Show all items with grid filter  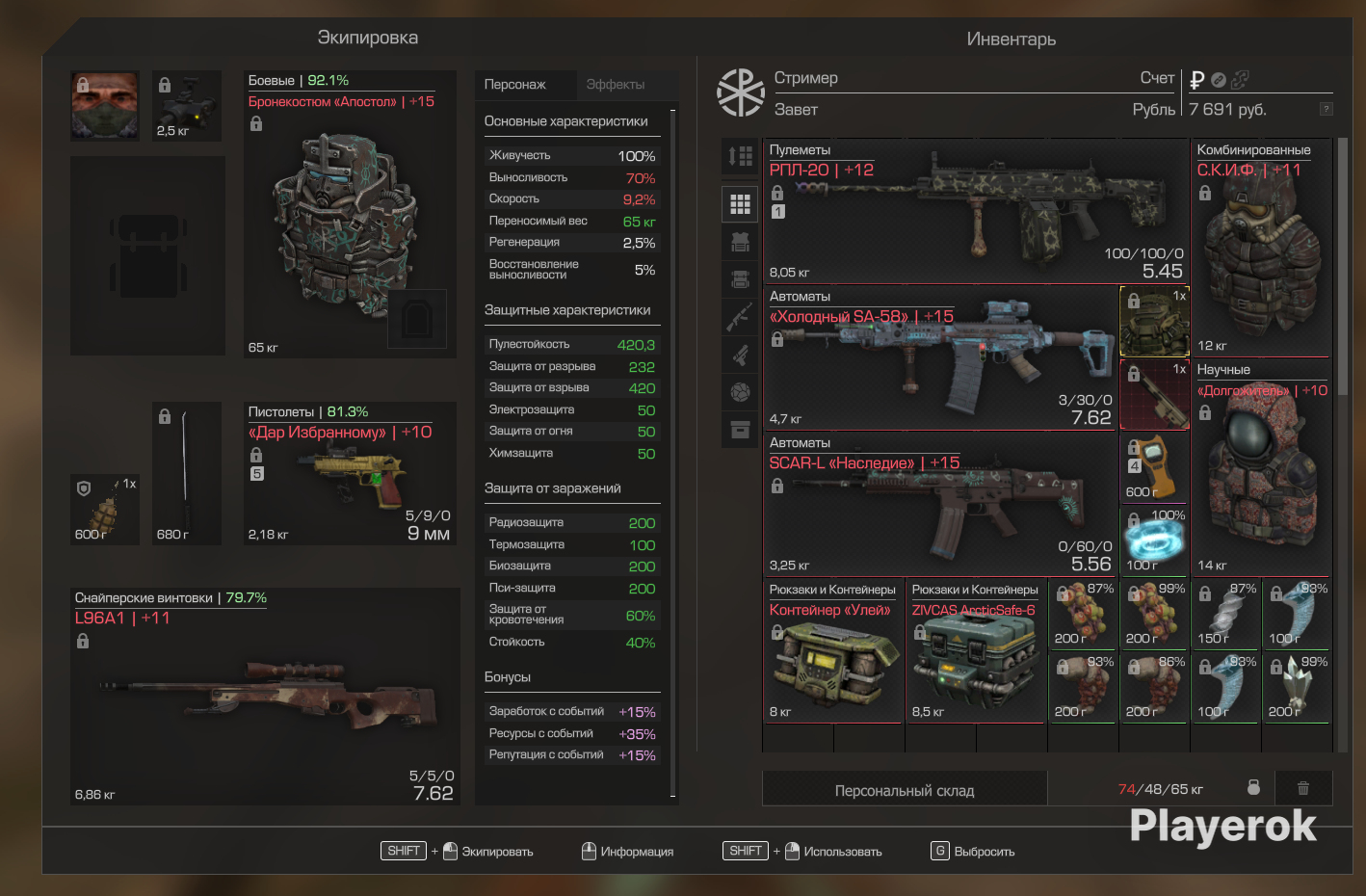point(740,204)
